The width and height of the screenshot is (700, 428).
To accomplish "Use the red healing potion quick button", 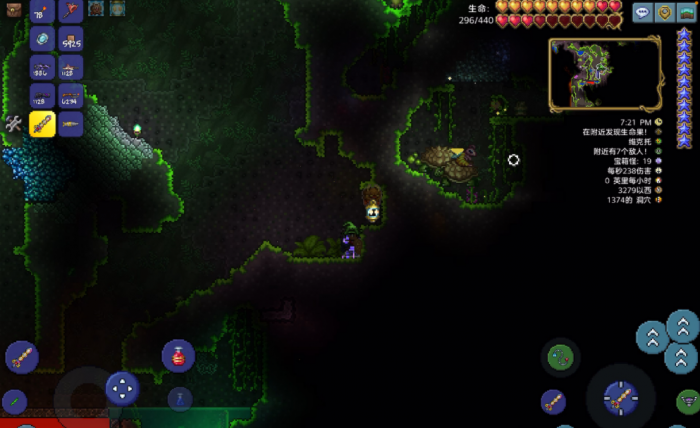I will [x=178, y=356].
